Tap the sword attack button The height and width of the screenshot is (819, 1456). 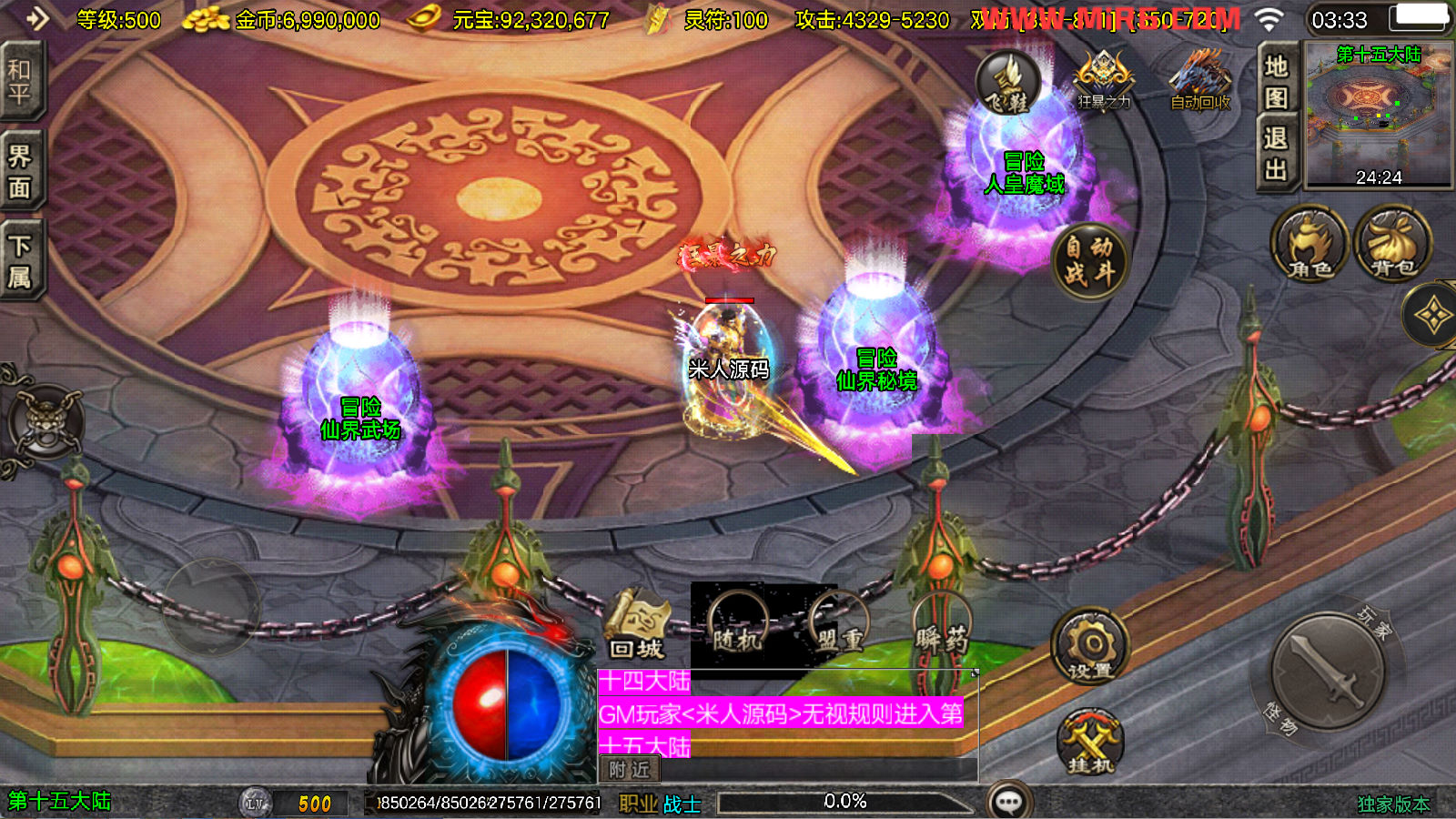point(1329,671)
